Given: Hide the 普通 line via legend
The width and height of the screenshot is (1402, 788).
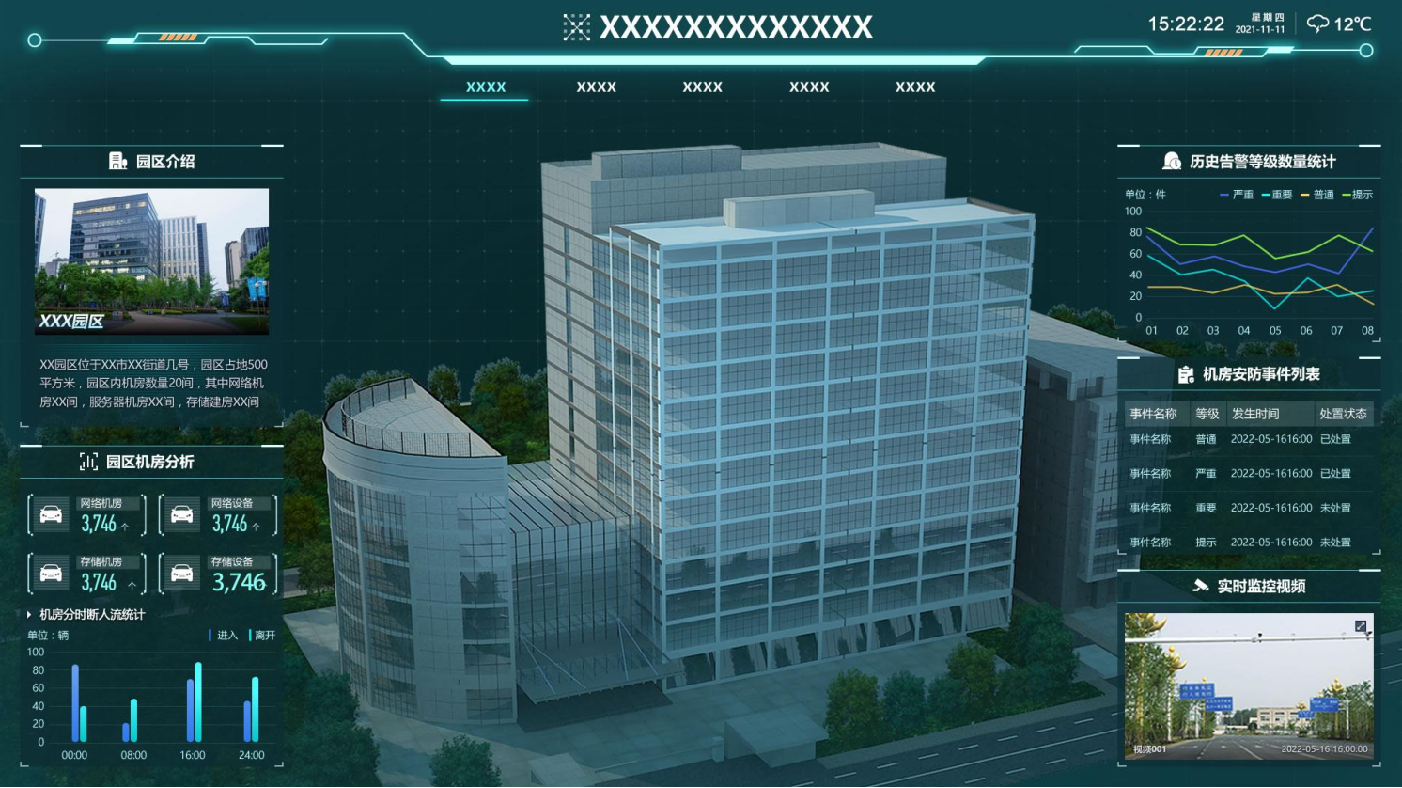Looking at the screenshot, I should [x=1317, y=194].
